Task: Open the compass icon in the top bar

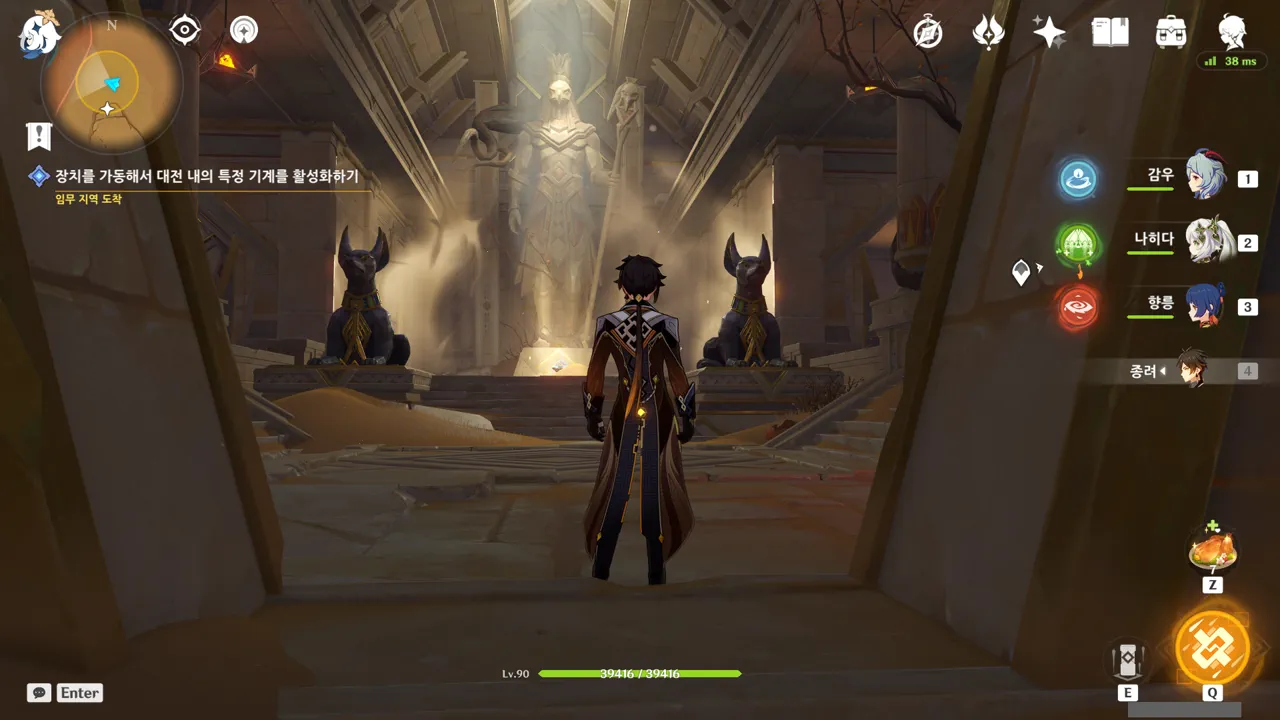Action: click(928, 33)
